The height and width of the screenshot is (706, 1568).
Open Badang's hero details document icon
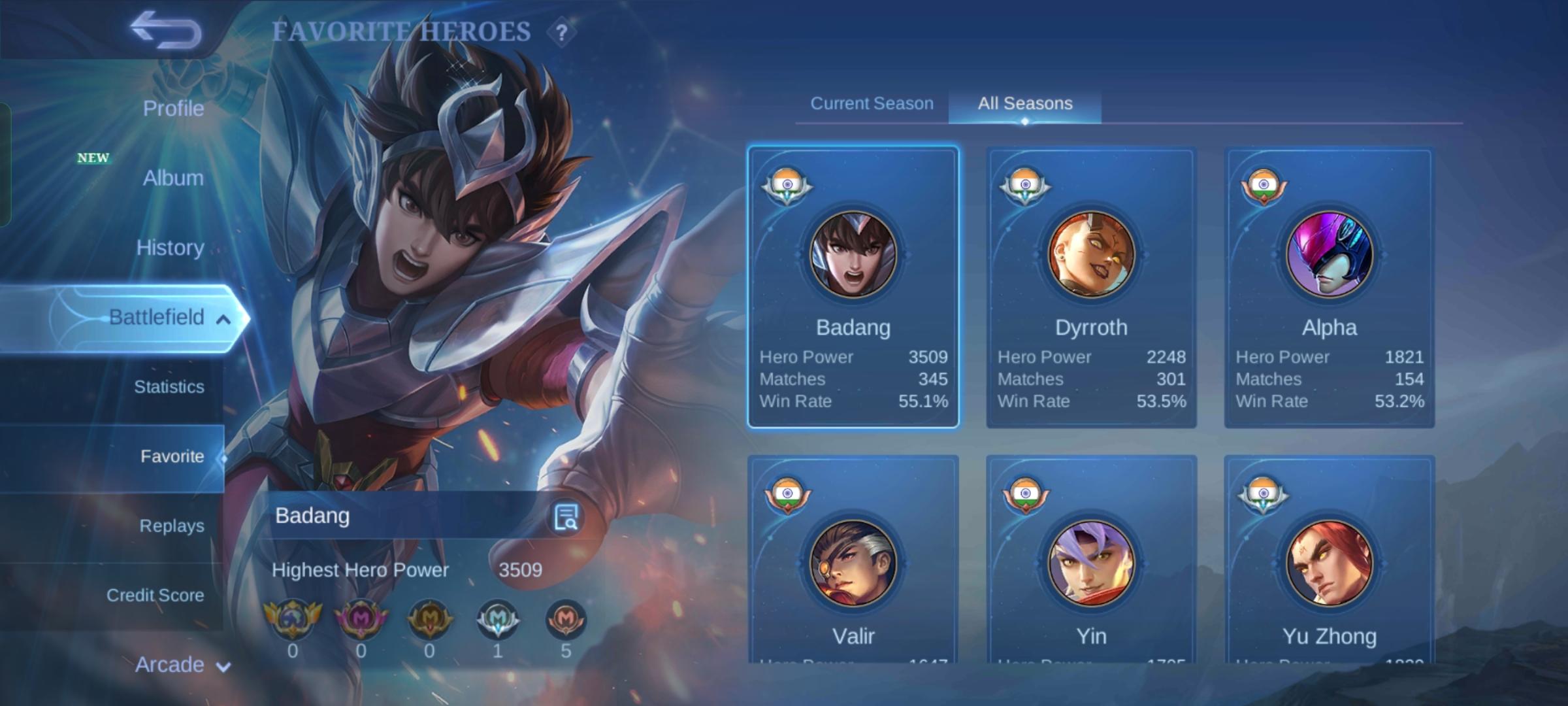coord(568,516)
